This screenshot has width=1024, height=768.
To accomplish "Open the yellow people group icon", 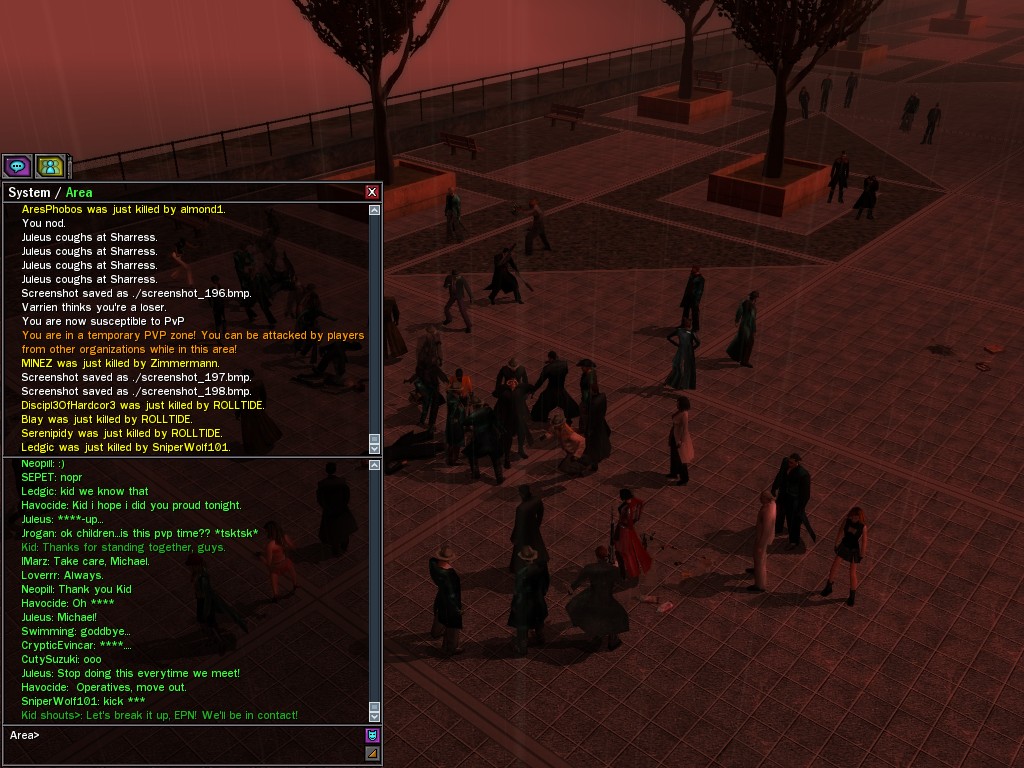I will [49, 166].
